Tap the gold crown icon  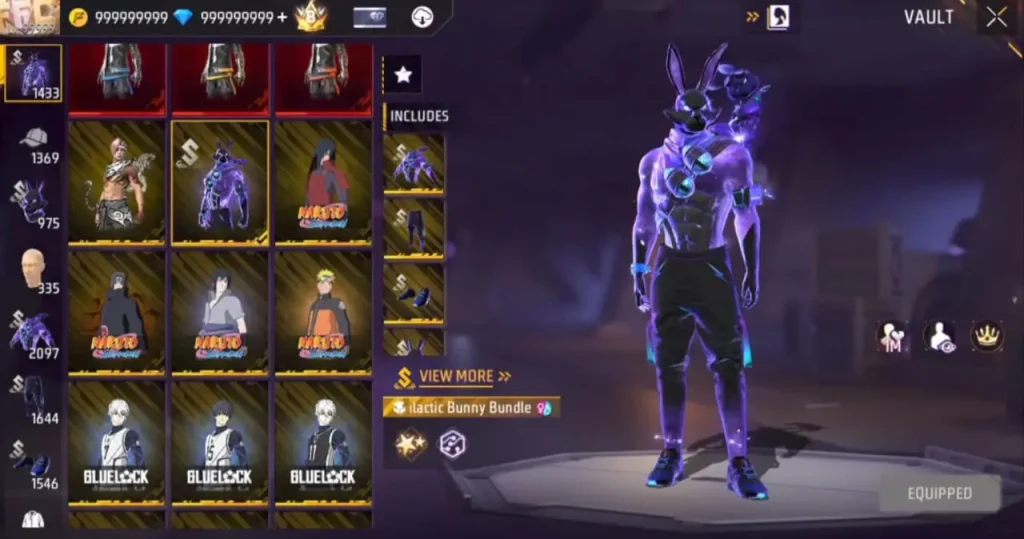pyautogui.click(x=987, y=336)
